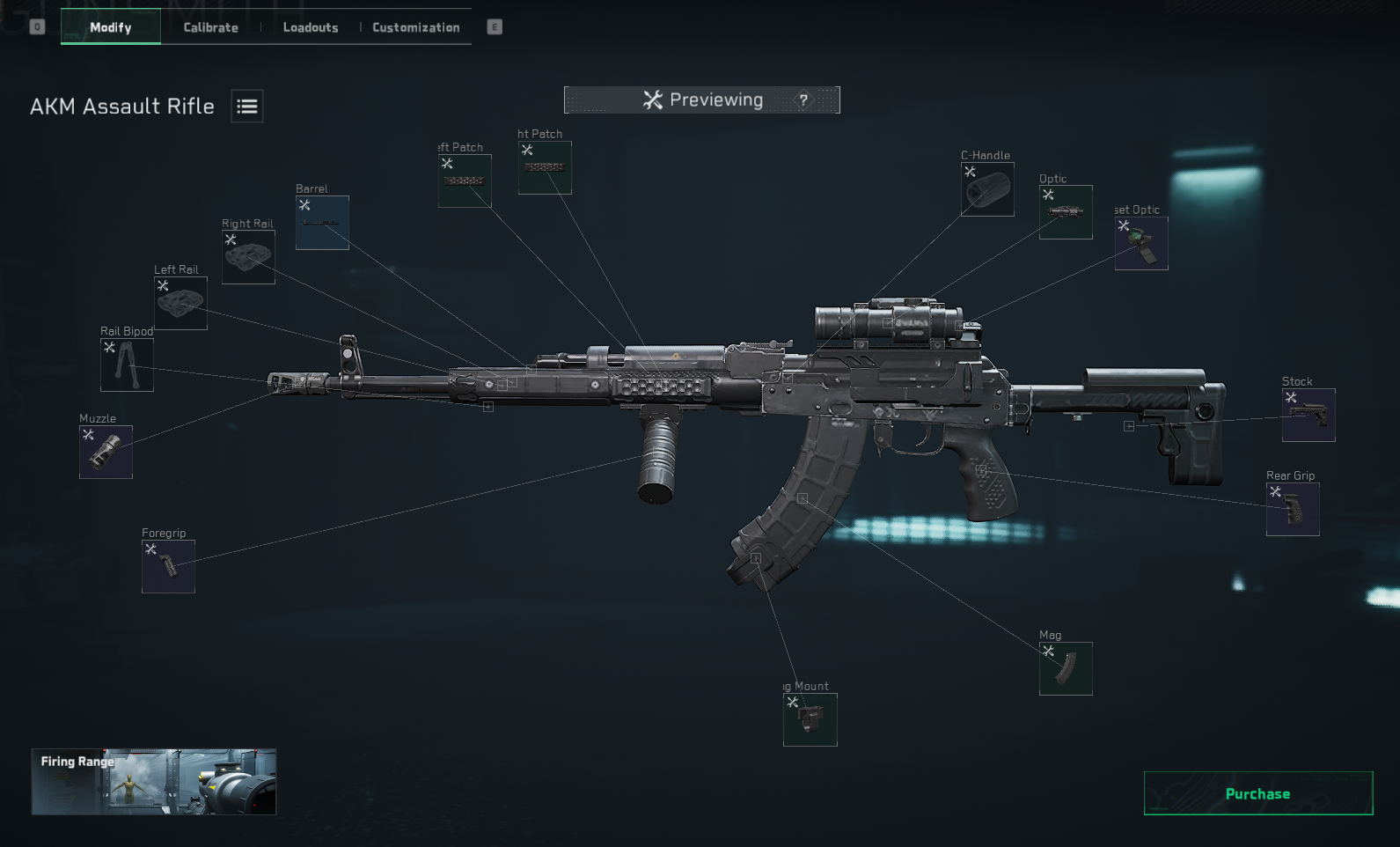Choose the Left Rail slot
The height and width of the screenshot is (847, 1400).
coord(181,304)
